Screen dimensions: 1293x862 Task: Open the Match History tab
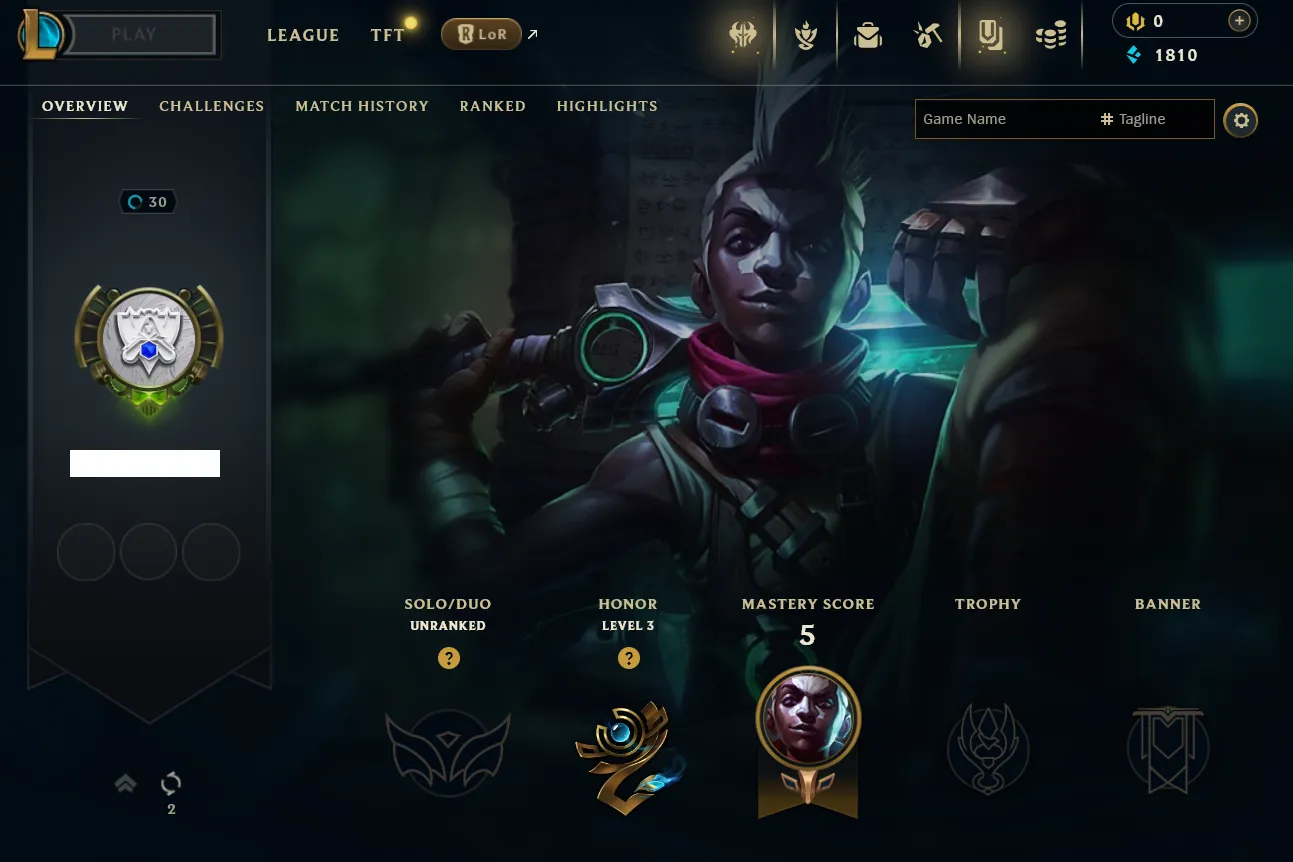[x=362, y=106]
